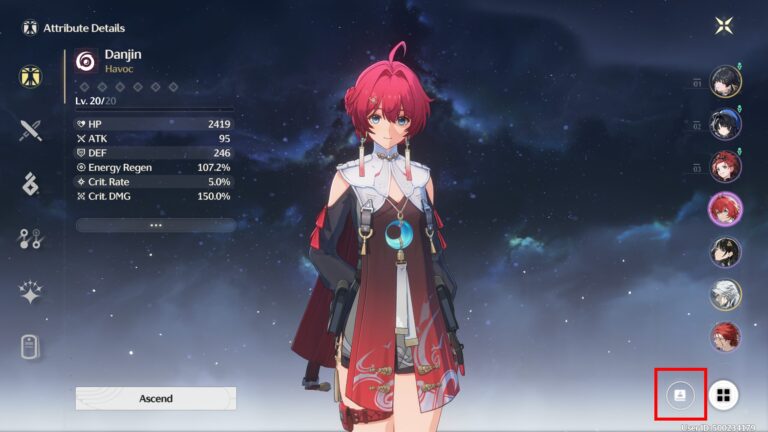Open the connected nodes Forte tab
Image resolution: width=768 pixels, height=432 pixels.
pyautogui.click(x=30, y=238)
